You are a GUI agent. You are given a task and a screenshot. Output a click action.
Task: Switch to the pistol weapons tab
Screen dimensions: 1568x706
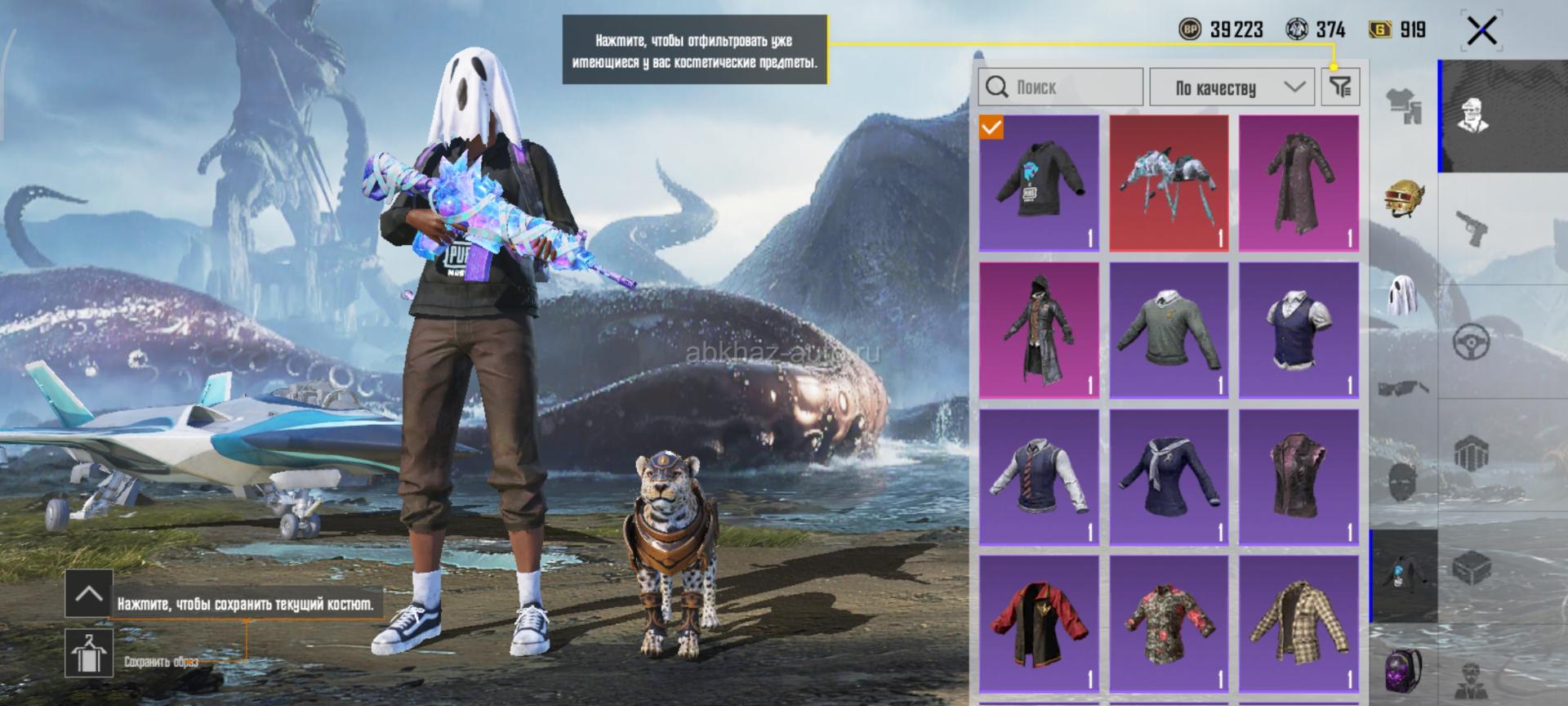pyautogui.click(x=1472, y=227)
